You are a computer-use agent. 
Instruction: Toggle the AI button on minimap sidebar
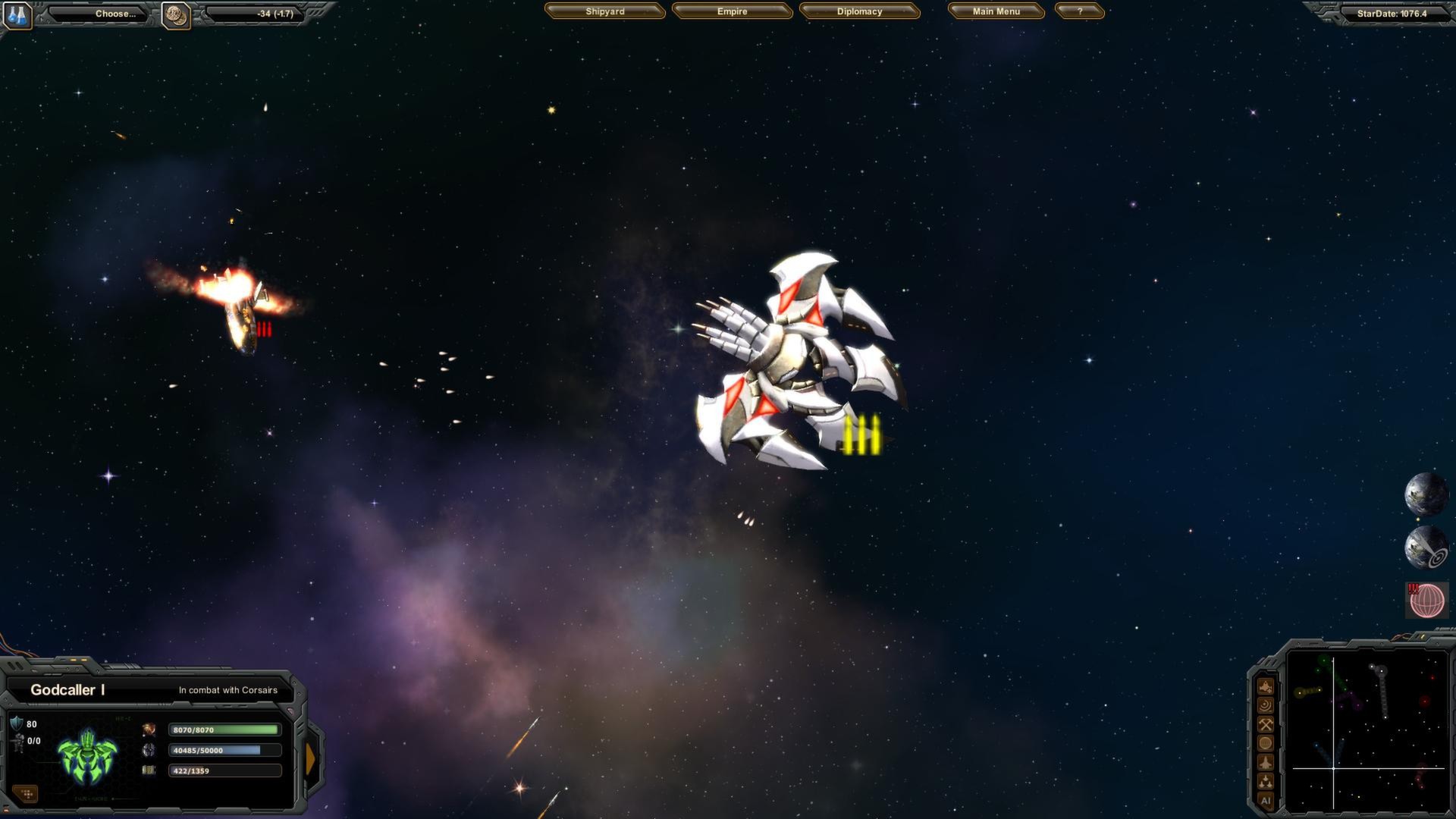coord(1266,799)
